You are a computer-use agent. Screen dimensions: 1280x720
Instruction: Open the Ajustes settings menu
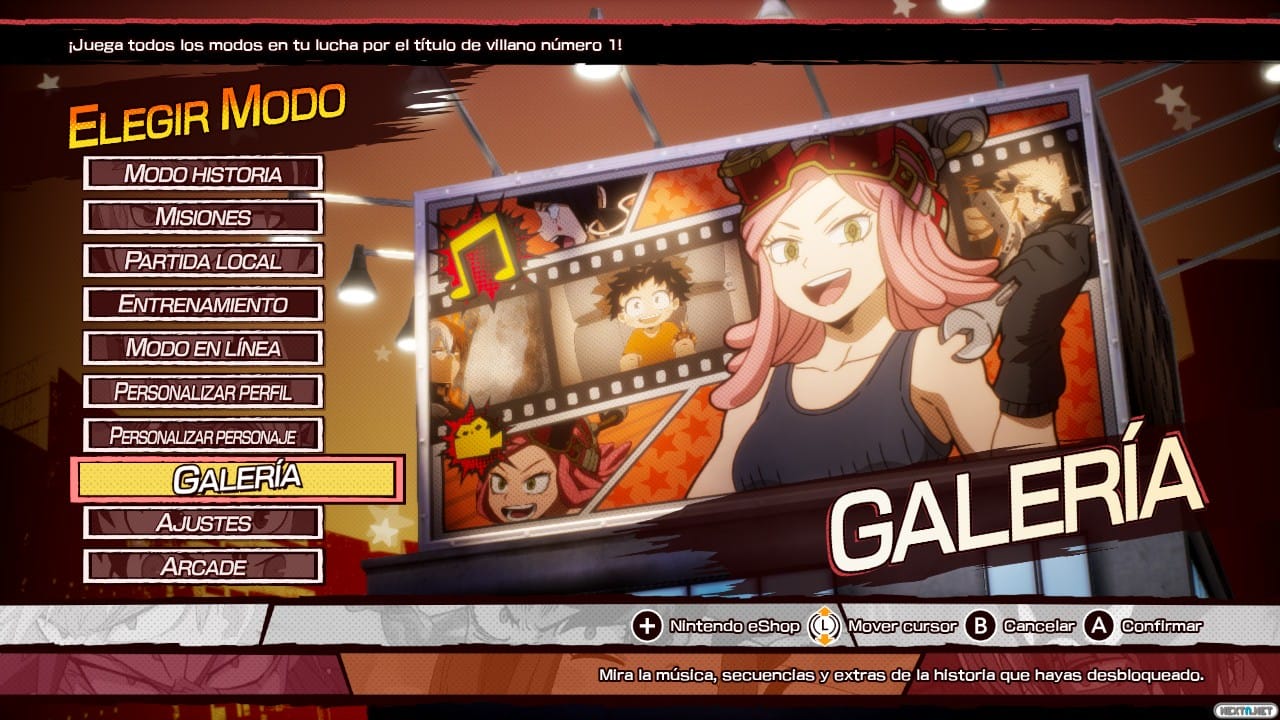click(x=203, y=522)
